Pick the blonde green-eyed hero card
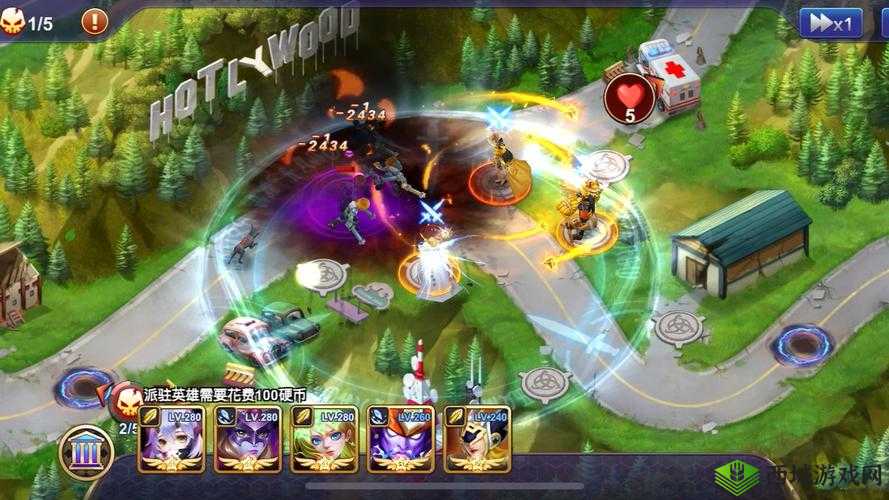 (x=324, y=439)
